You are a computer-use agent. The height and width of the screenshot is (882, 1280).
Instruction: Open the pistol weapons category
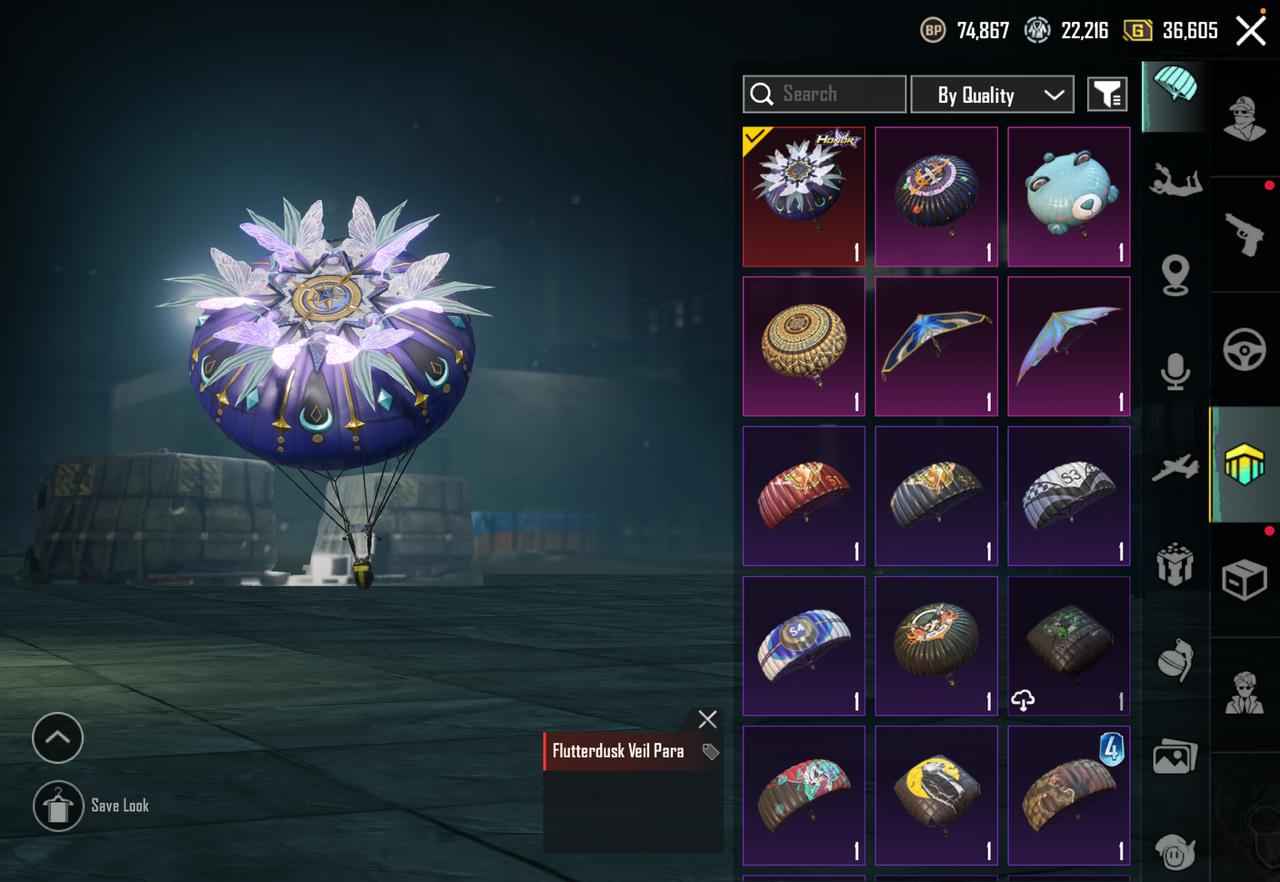1245,234
